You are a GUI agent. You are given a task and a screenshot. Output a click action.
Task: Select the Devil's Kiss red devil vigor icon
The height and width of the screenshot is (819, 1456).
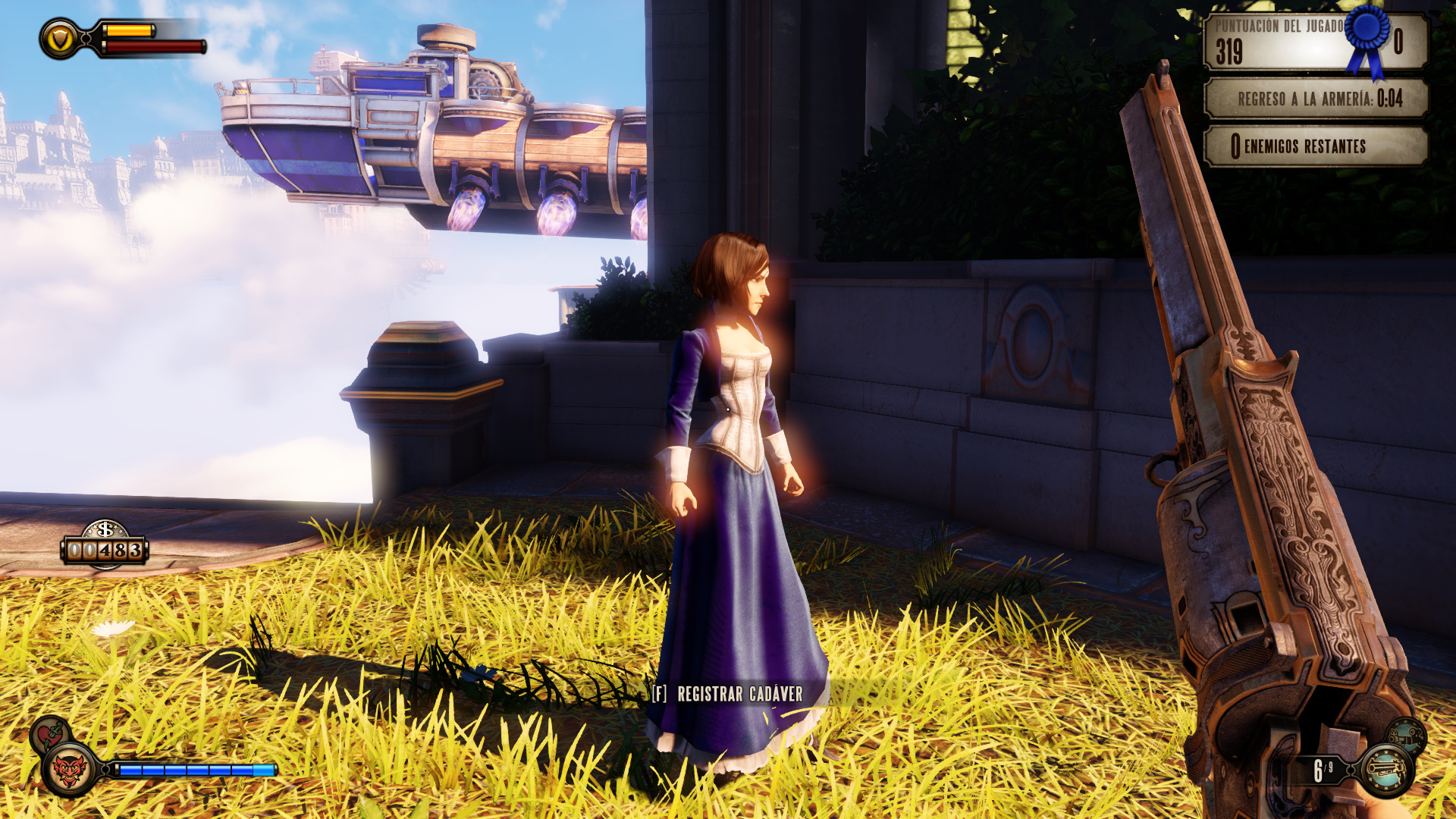[71, 770]
